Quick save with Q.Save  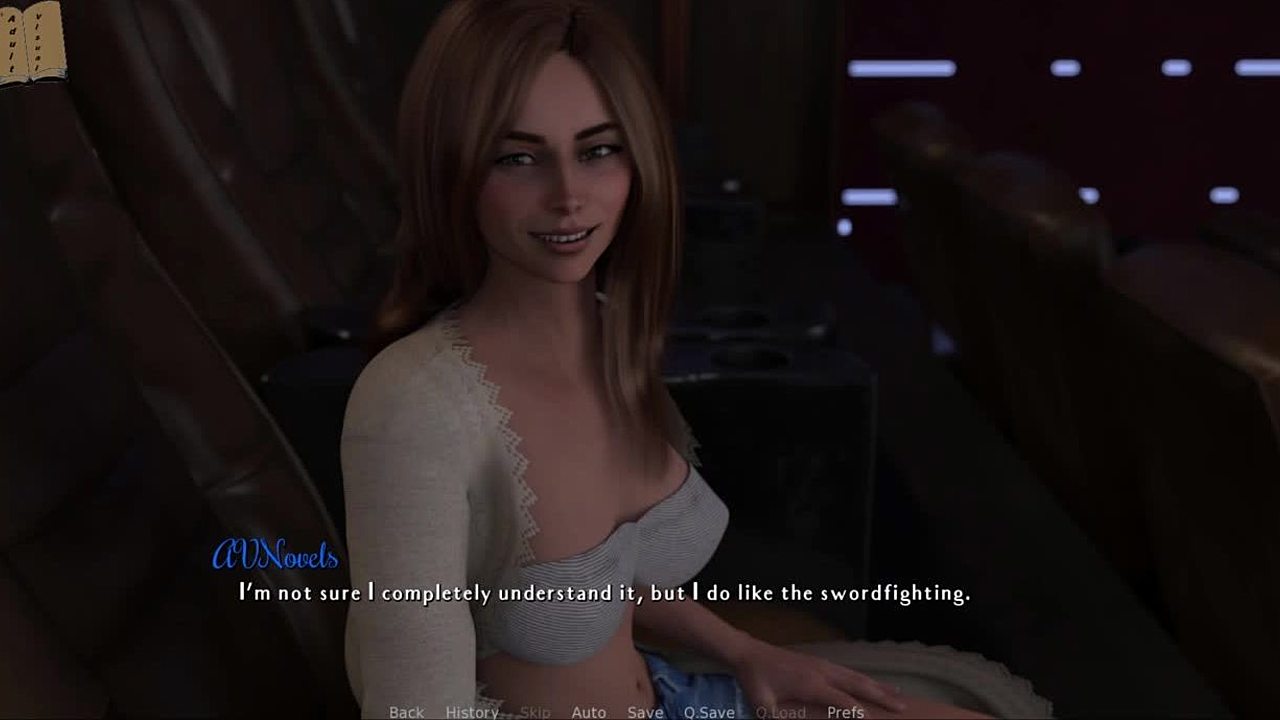(709, 712)
